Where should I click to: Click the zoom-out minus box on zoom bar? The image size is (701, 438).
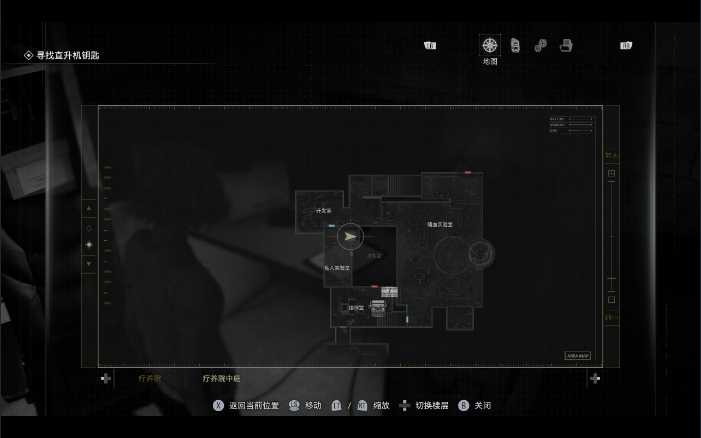point(611,299)
